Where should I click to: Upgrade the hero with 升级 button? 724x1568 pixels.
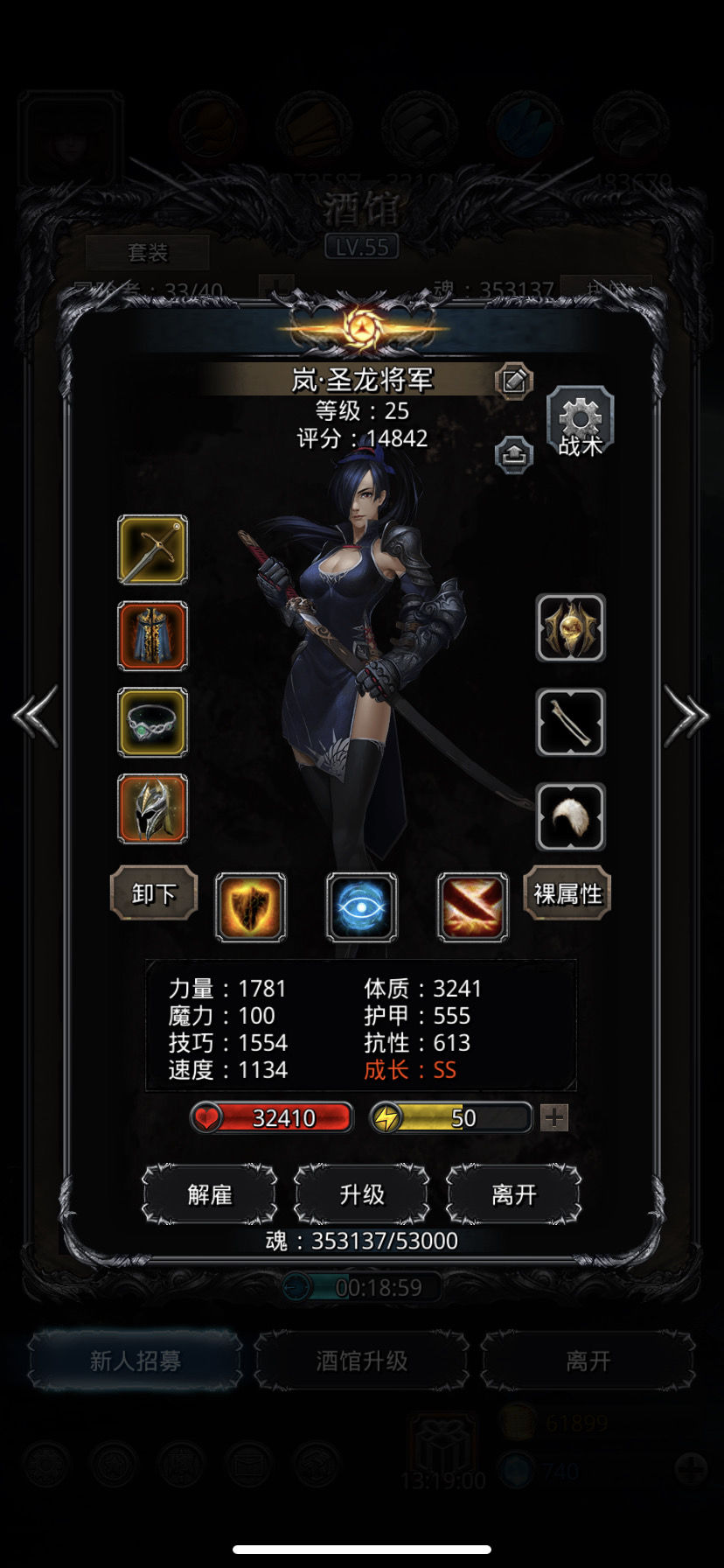pos(361,1194)
